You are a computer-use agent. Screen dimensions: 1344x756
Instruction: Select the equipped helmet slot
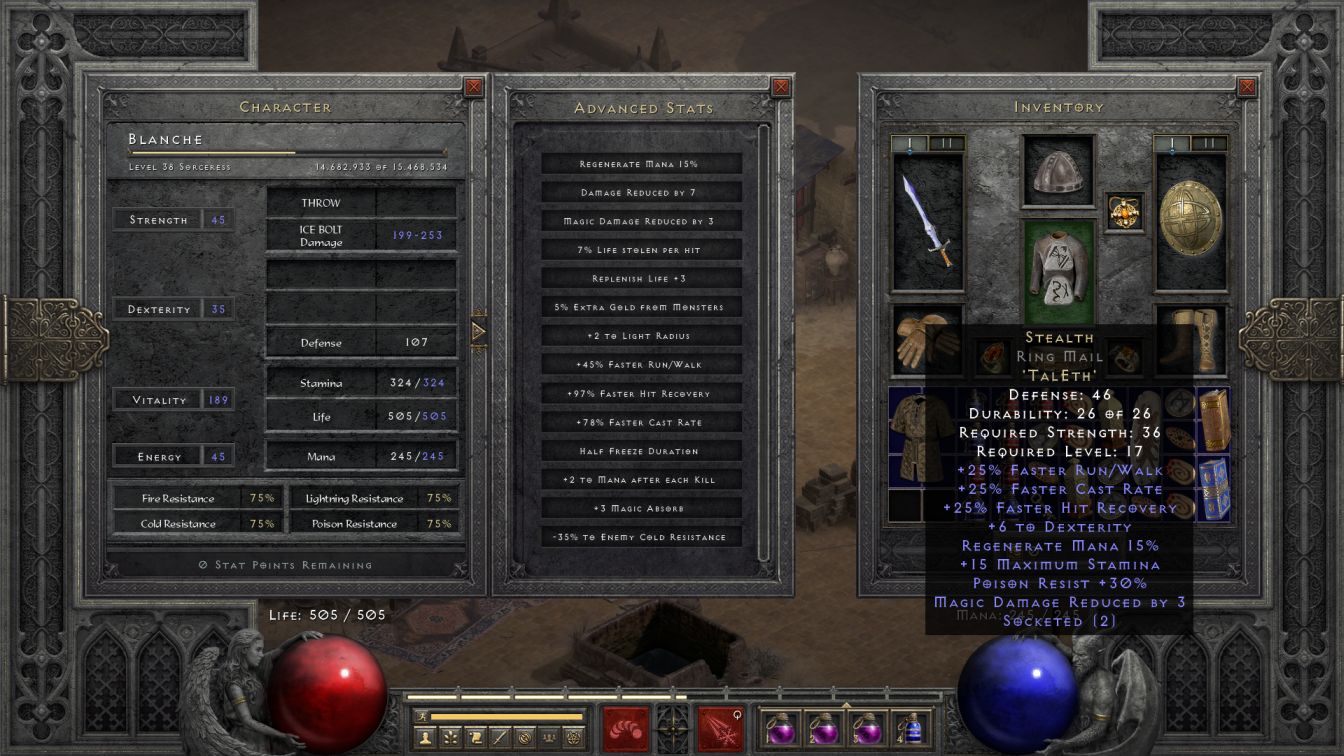(x=1059, y=171)
